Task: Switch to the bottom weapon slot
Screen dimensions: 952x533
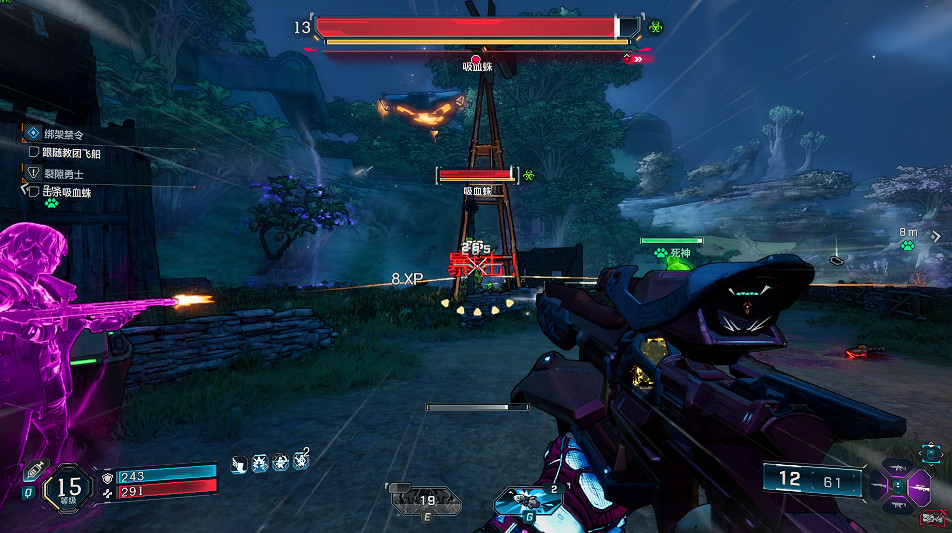Action: coord(896,505)
